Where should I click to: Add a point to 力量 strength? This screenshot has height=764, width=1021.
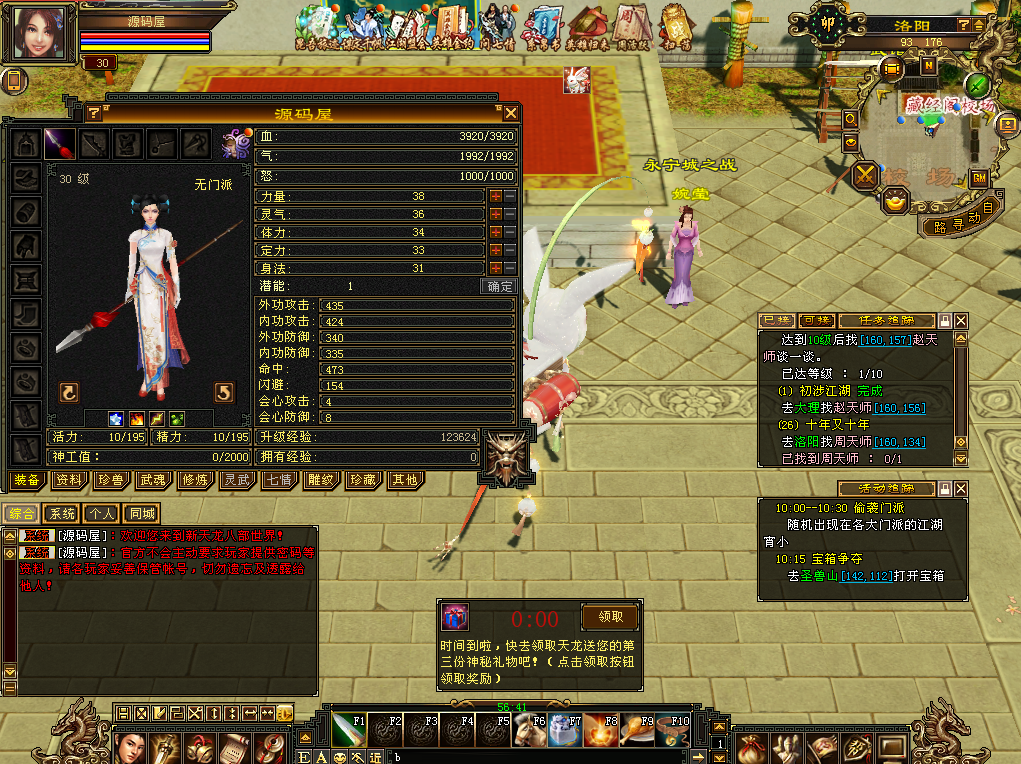pyautogui.click(x=495, y=197)
